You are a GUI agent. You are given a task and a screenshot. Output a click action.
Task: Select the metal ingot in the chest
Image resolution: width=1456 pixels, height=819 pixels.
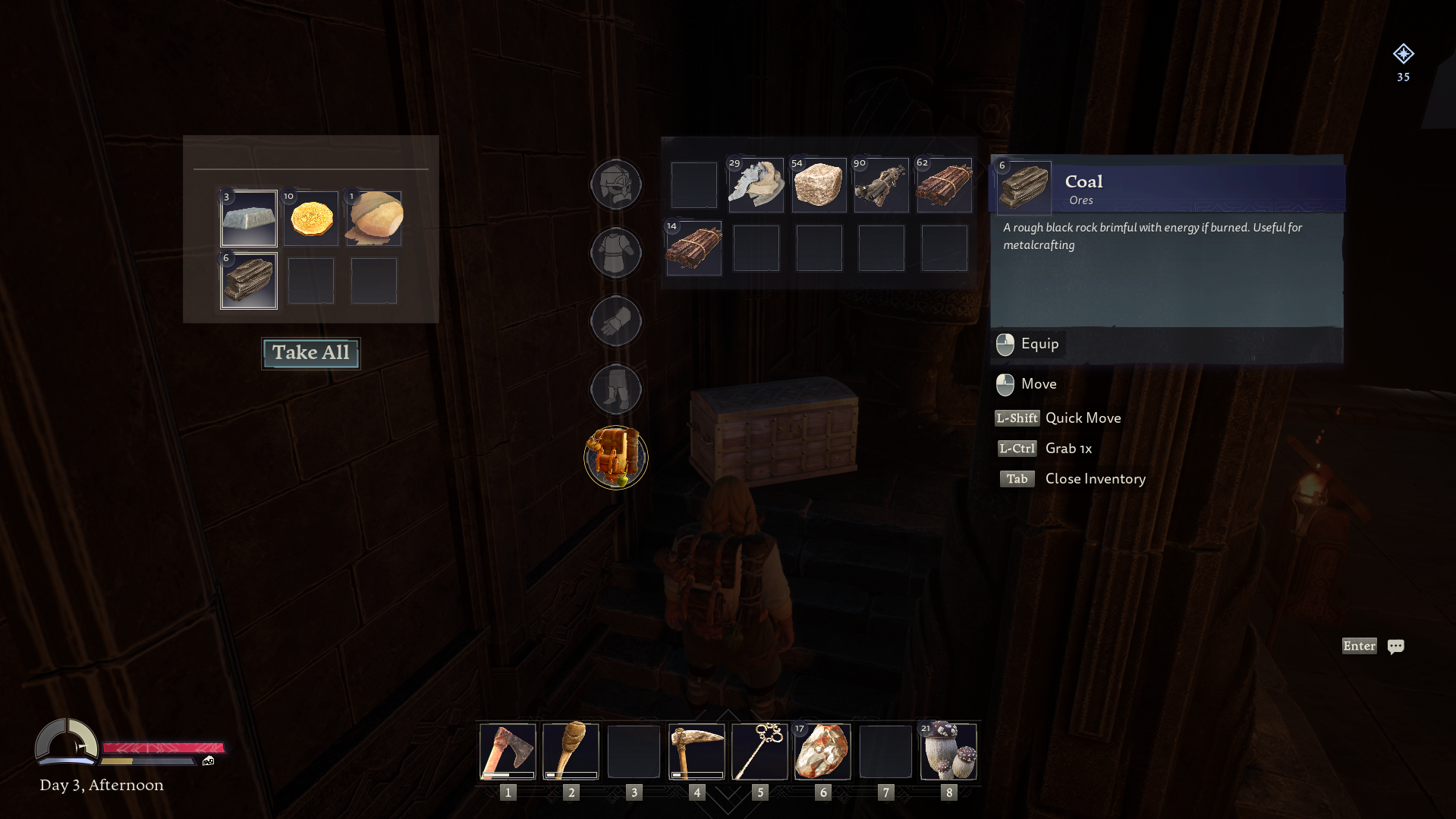(248, 219)
